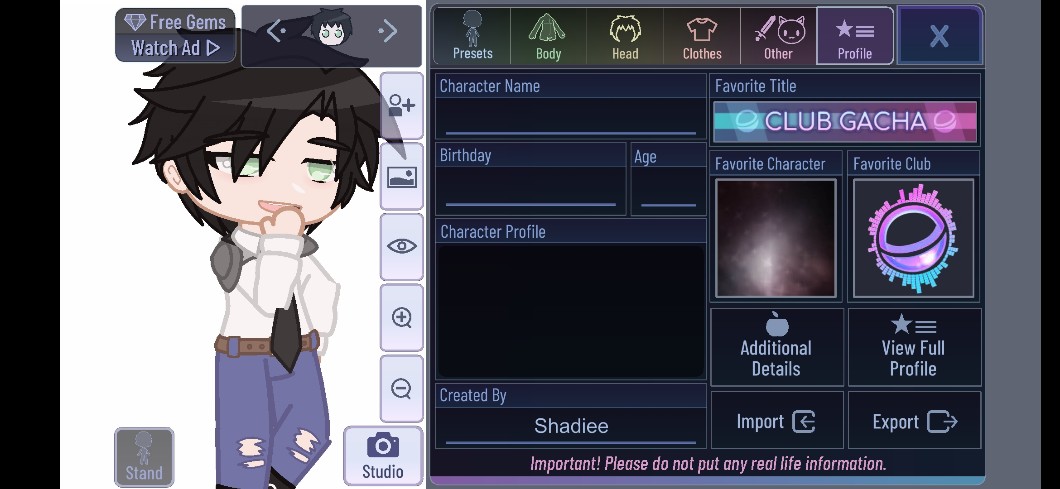Select the Head tab

[625, 36]
